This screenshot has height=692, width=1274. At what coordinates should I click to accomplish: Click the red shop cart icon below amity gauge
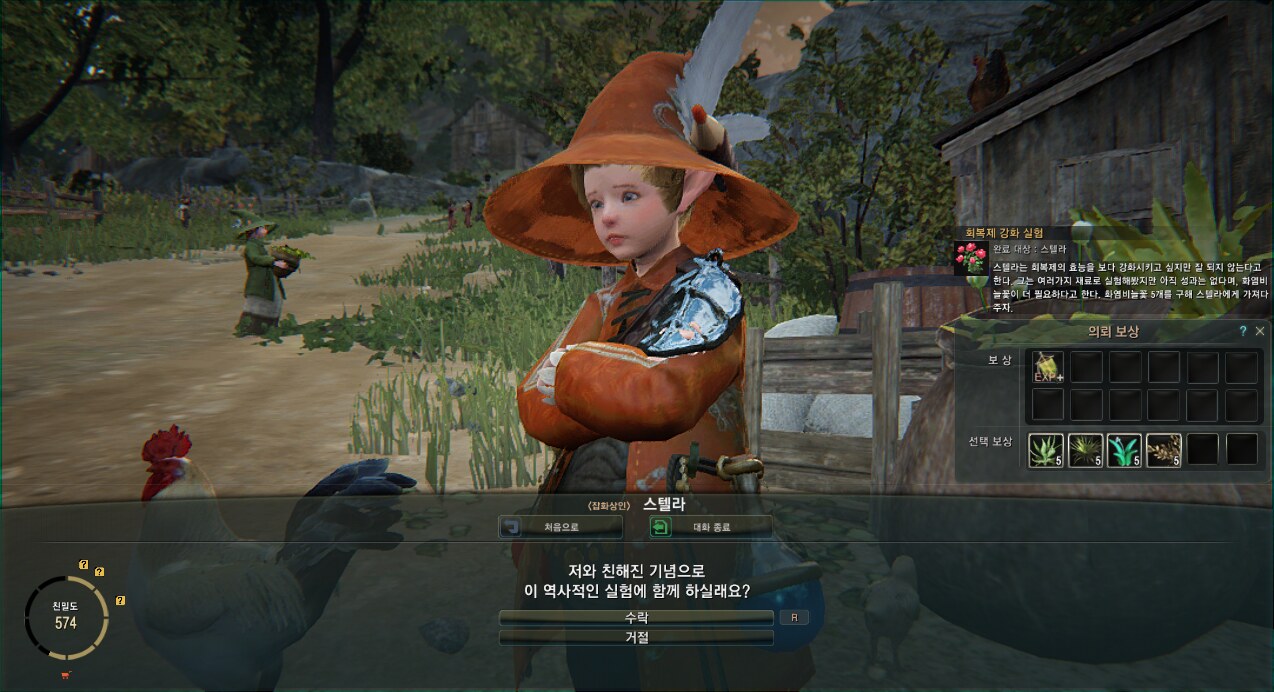click(66, 676)
